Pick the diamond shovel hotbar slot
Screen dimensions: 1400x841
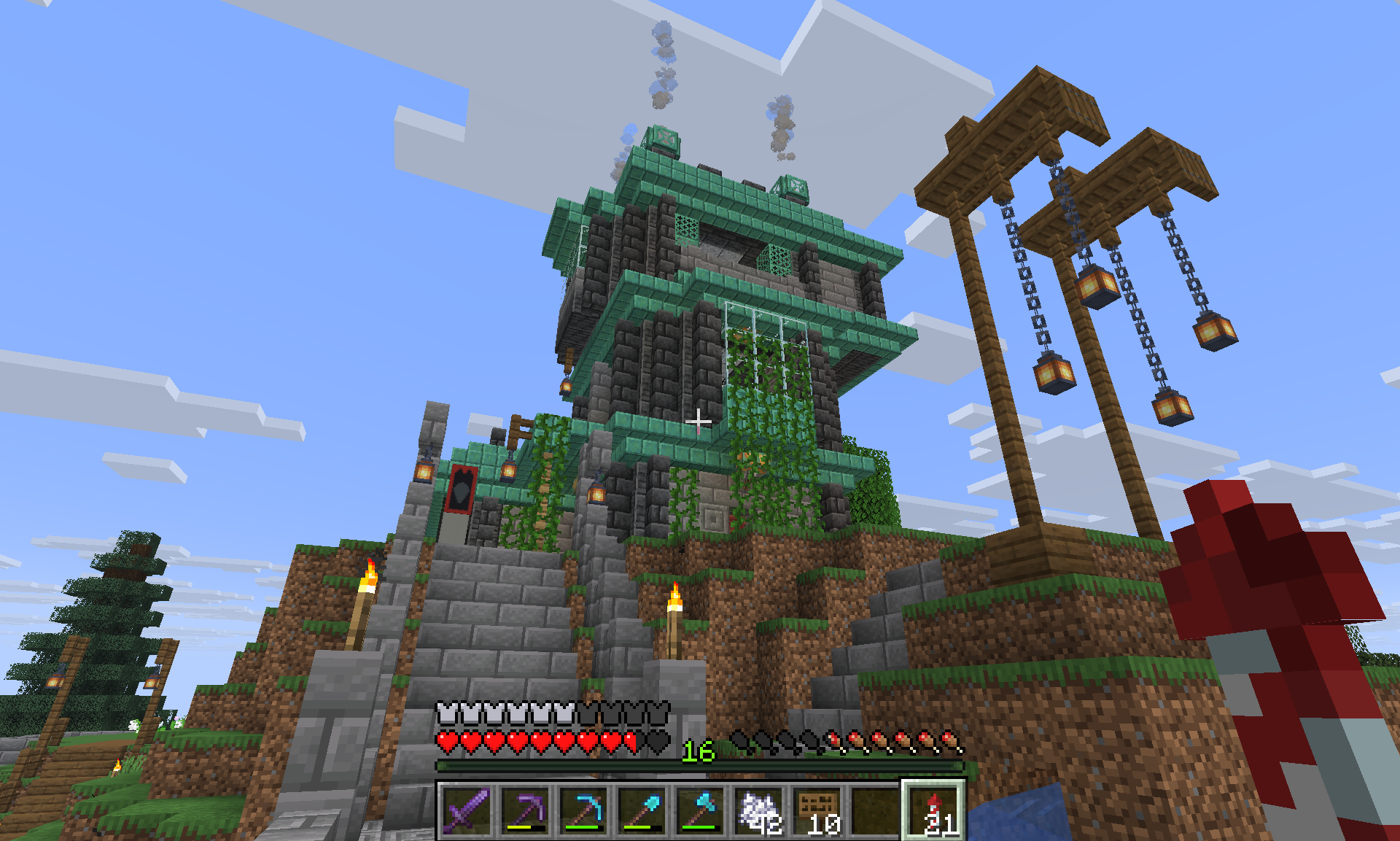click(x=642, y=810)
